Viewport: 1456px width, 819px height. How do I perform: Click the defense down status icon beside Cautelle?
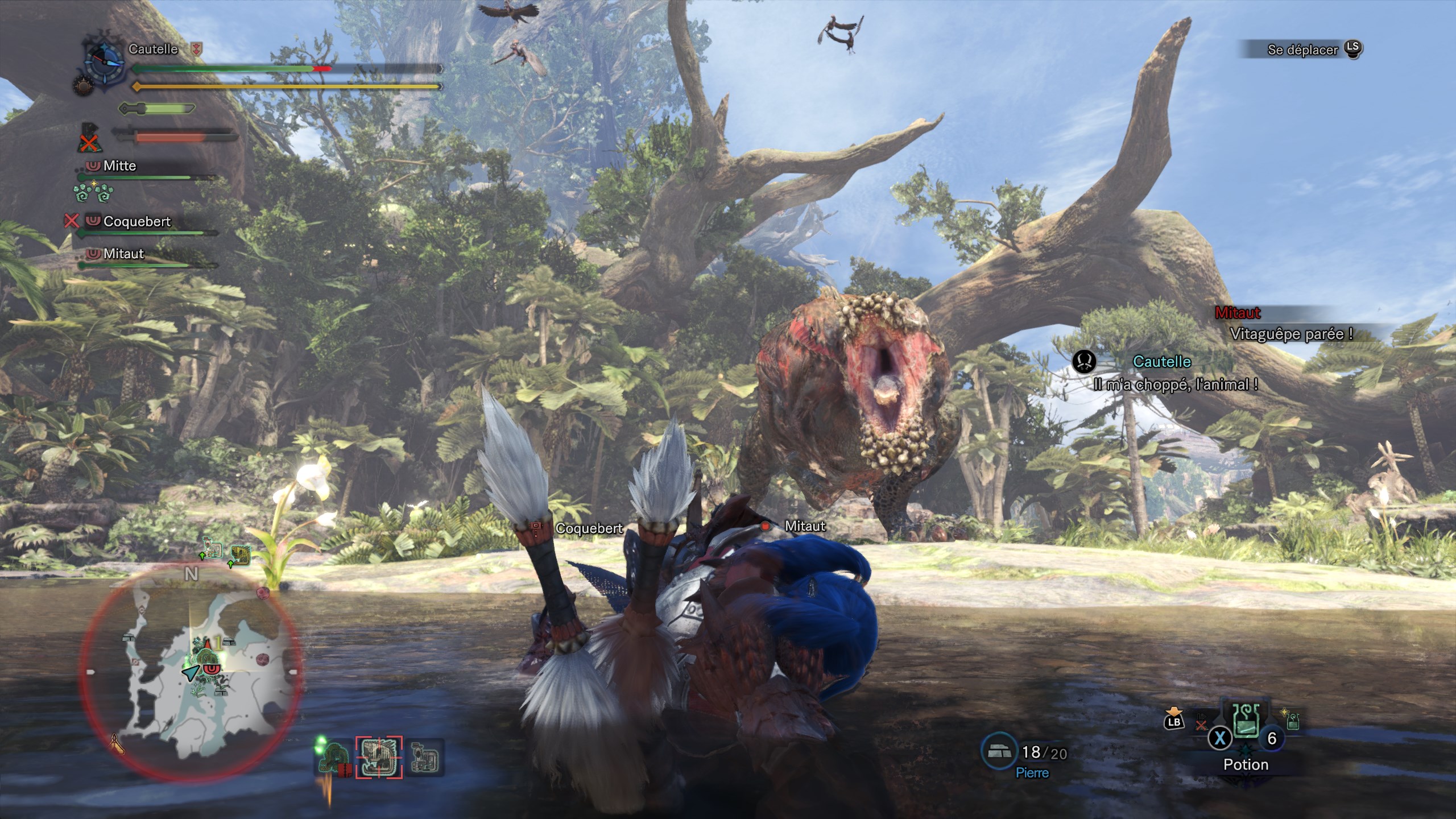tap(197, 49)
